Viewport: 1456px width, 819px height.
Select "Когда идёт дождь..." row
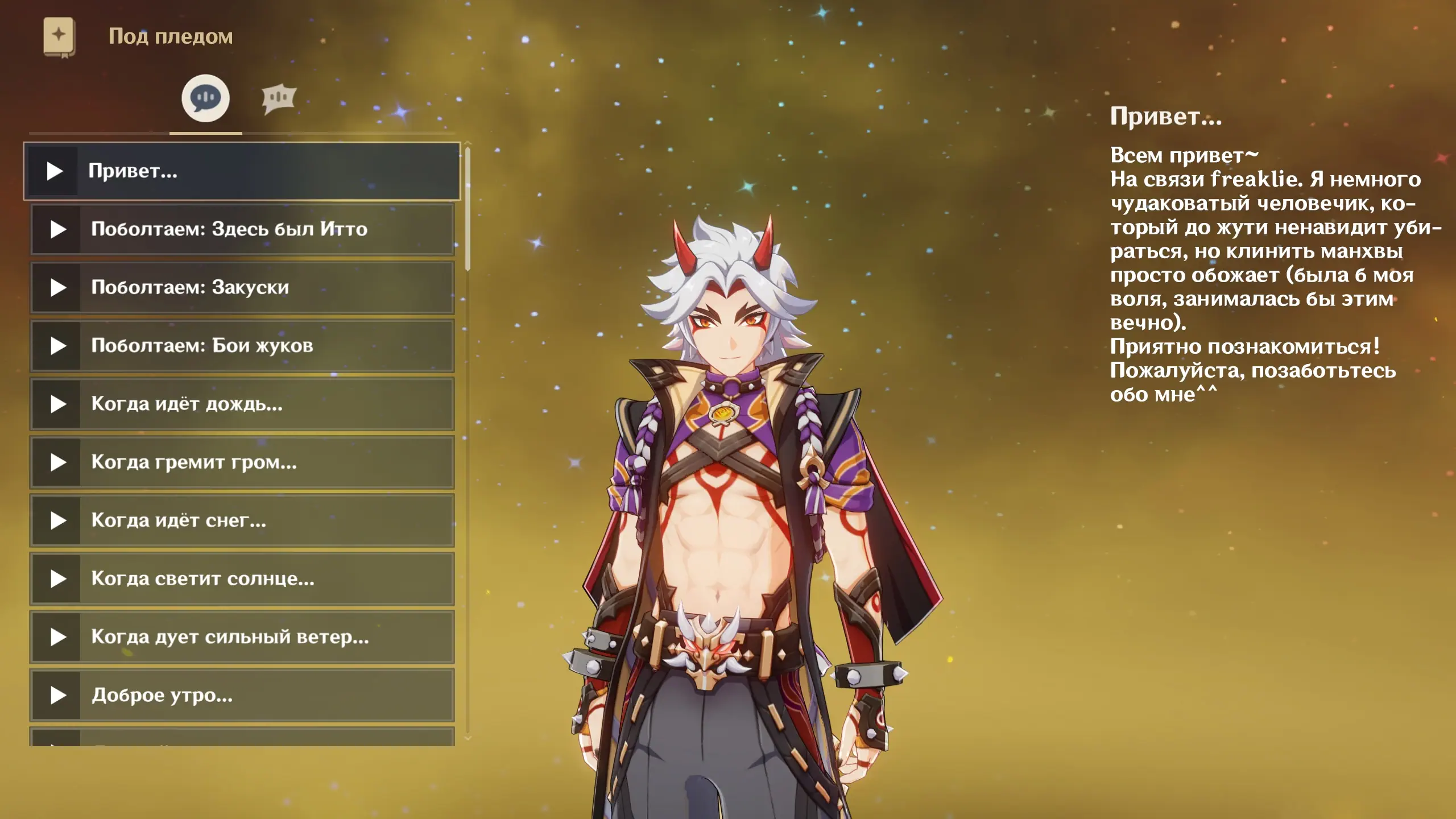(242, 404)
